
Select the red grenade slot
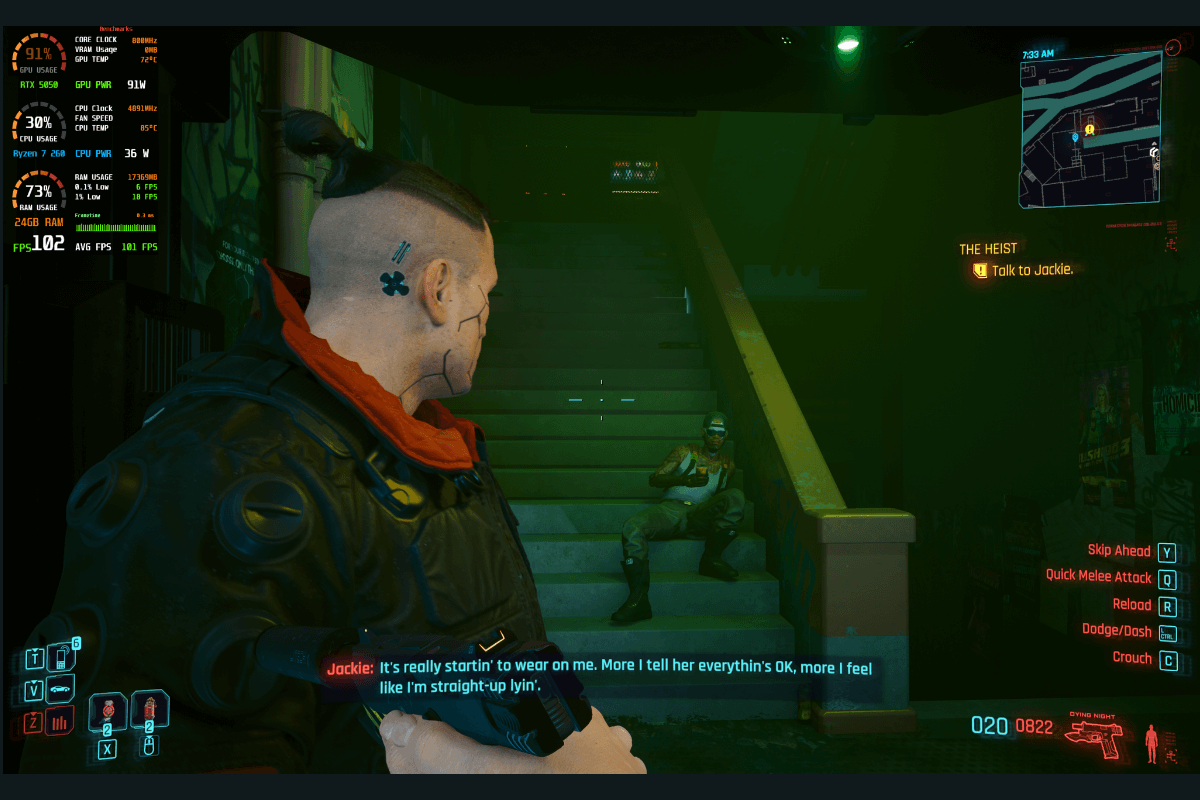tap(149, 711)
